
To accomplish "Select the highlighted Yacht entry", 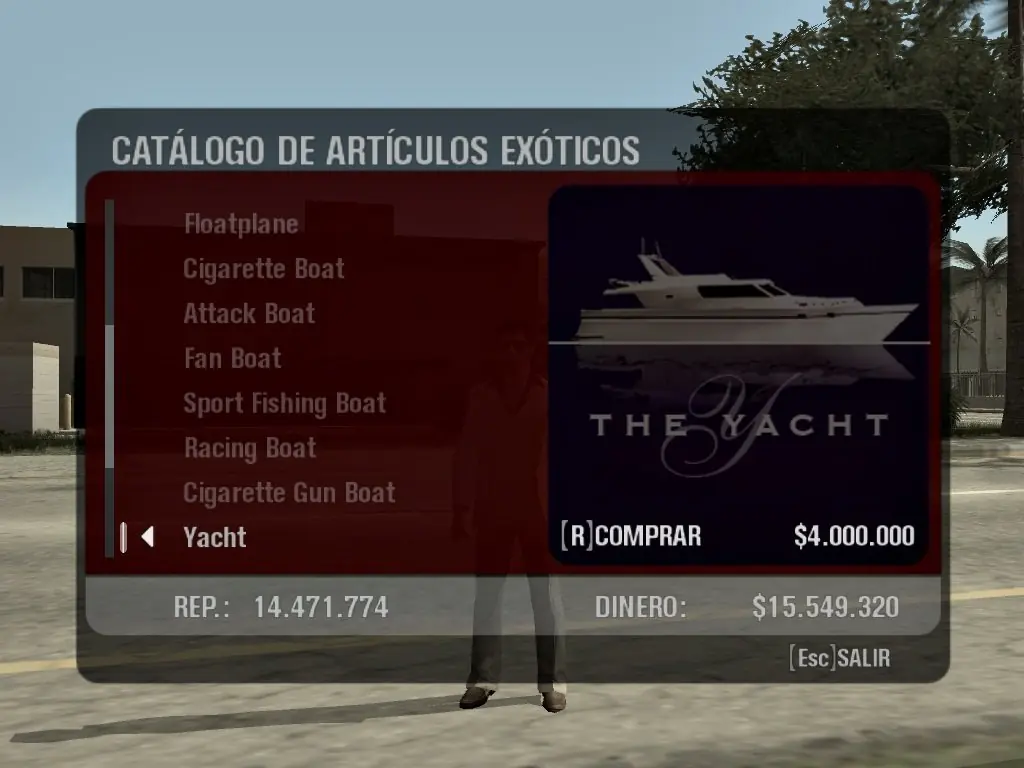I will click(x=215, y=537).
